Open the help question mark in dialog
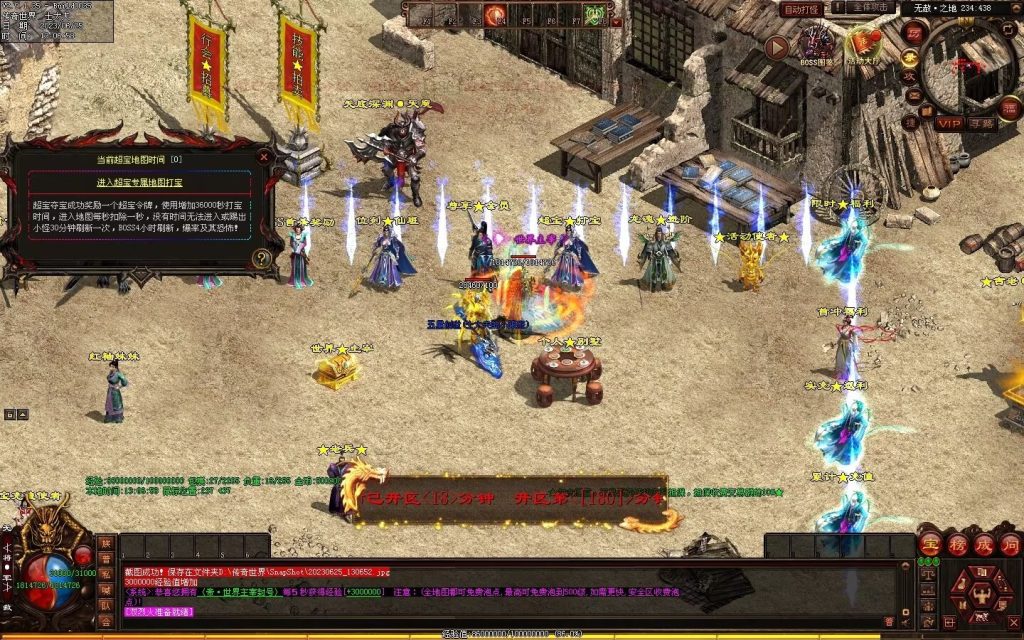 (262, 258)
